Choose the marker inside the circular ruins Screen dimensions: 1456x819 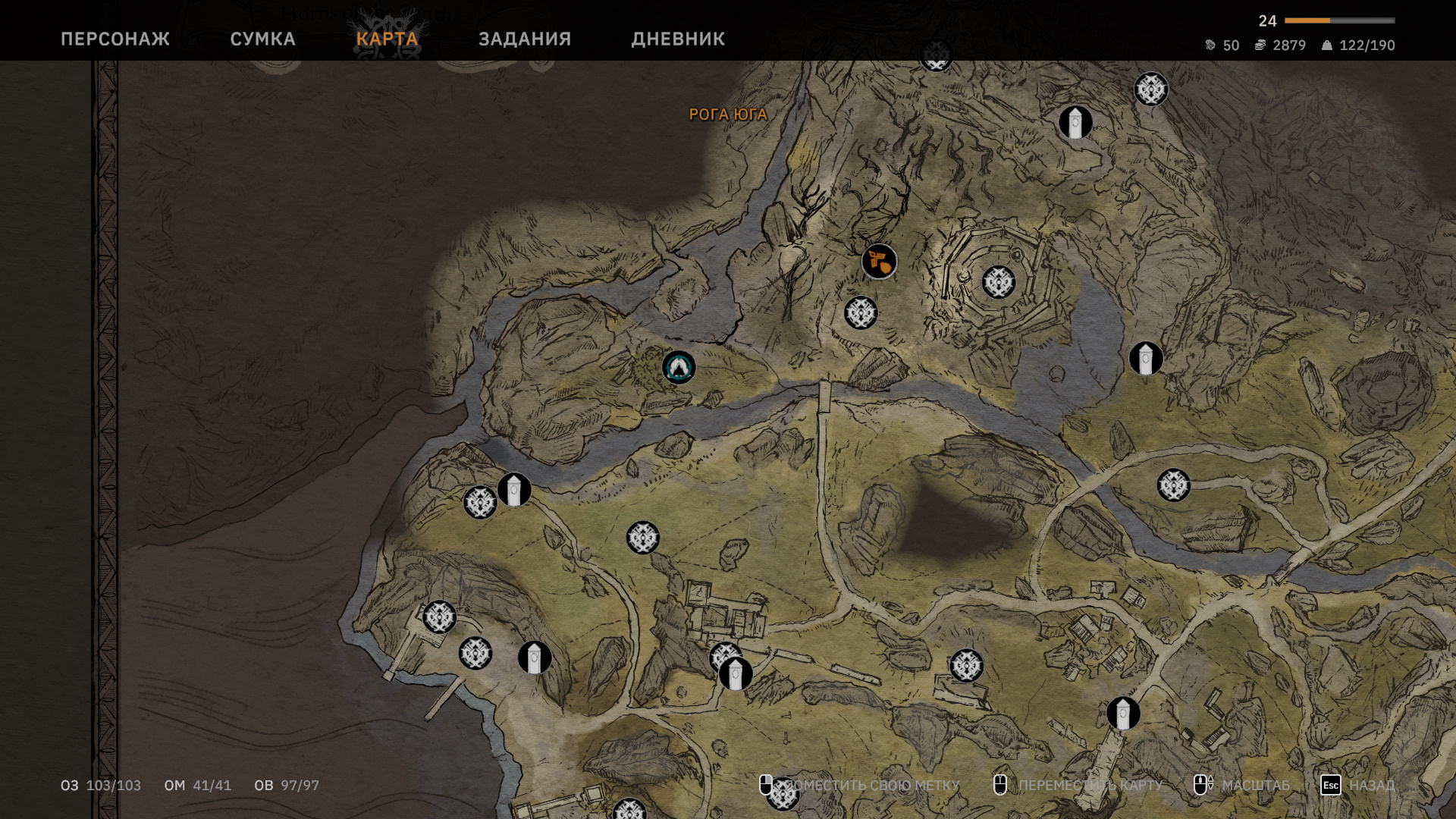pos(999,282)
